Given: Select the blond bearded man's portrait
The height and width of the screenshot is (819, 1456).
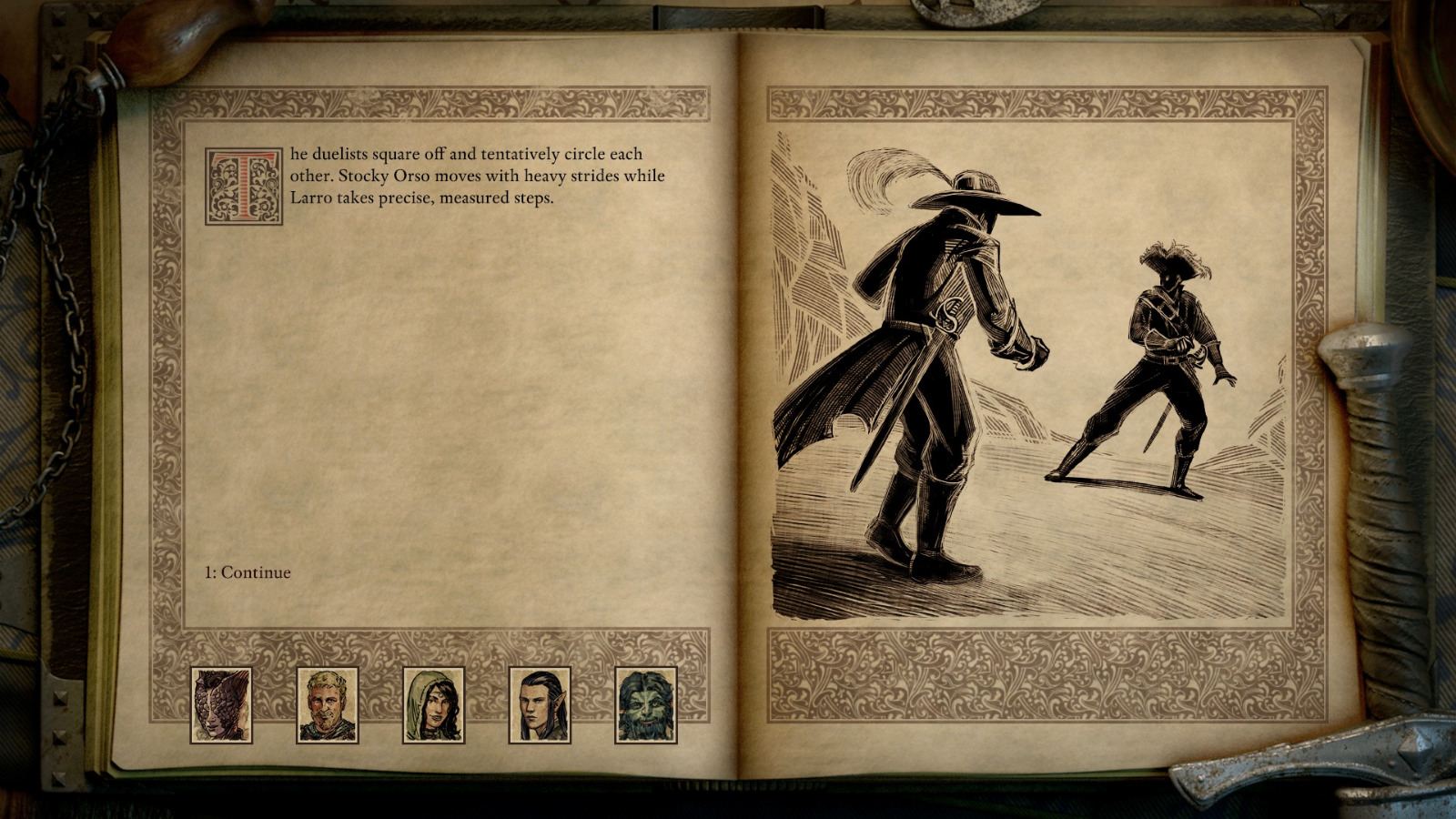Looking at the screenshot, I should pyautogui.click(x=326, y=707).
